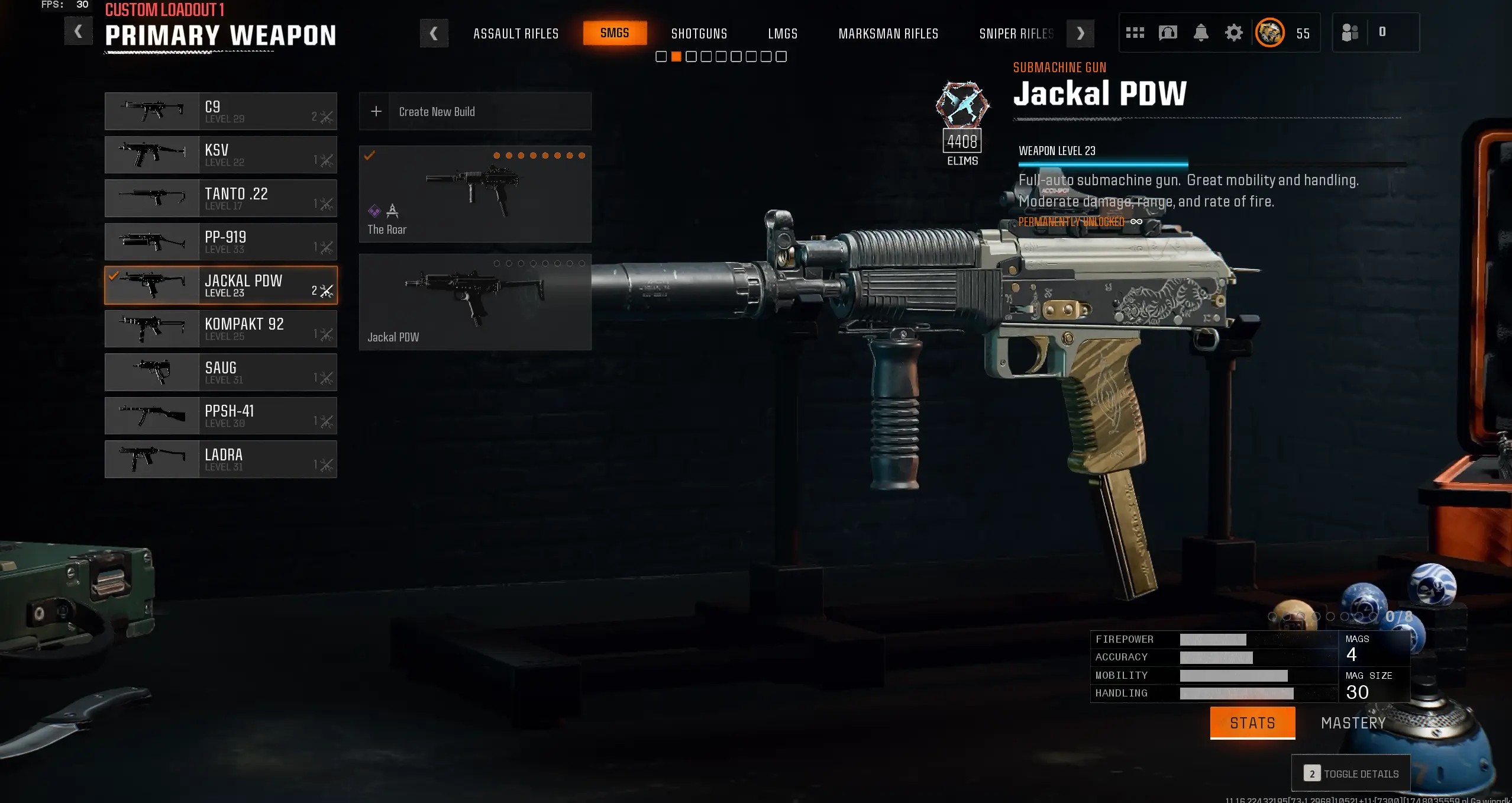Select the KSV weapon row
This screenshot has width=1512, height=803.
[x=221, y=155]
